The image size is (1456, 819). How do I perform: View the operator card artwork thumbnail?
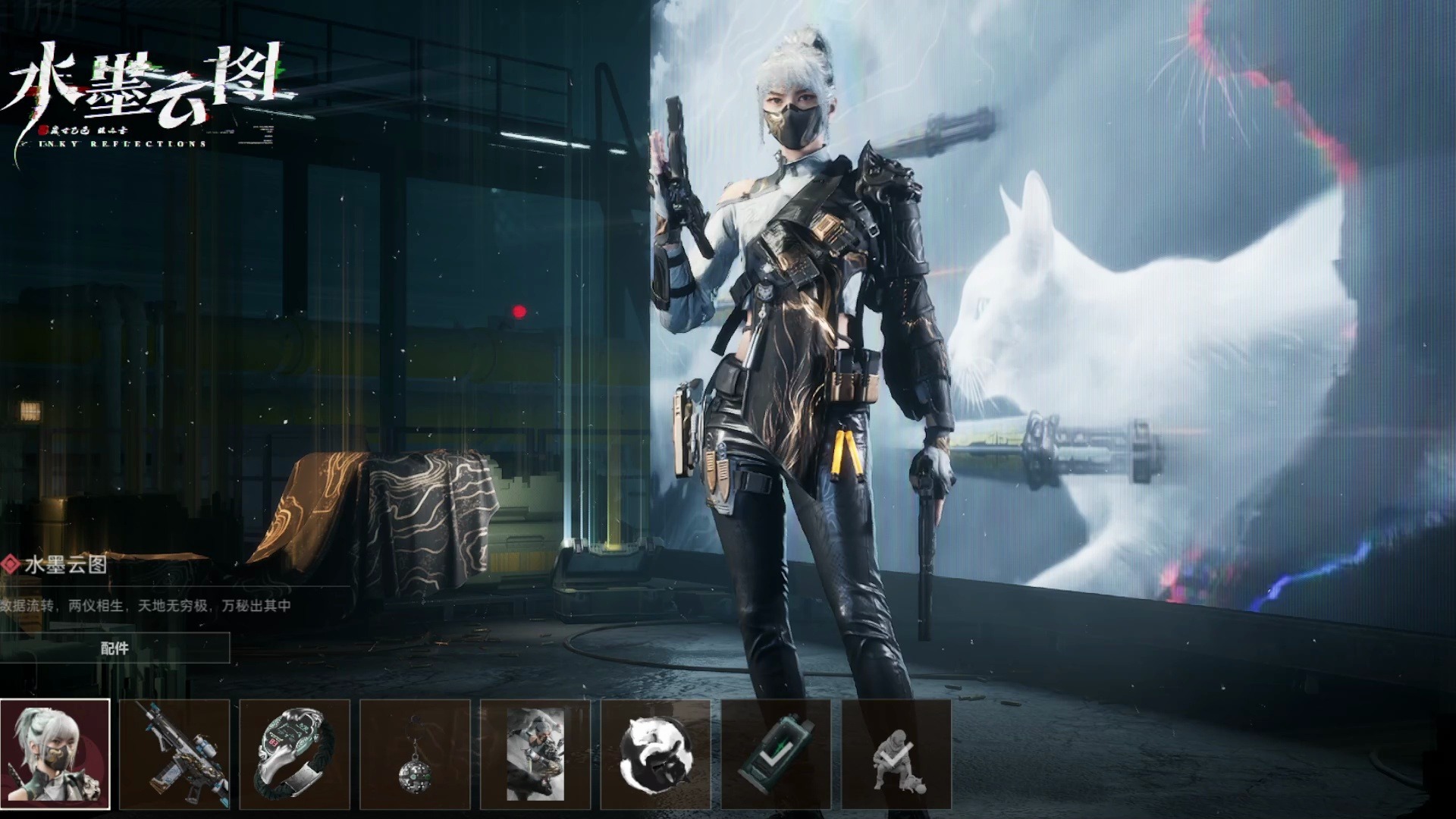coord(535,755)
